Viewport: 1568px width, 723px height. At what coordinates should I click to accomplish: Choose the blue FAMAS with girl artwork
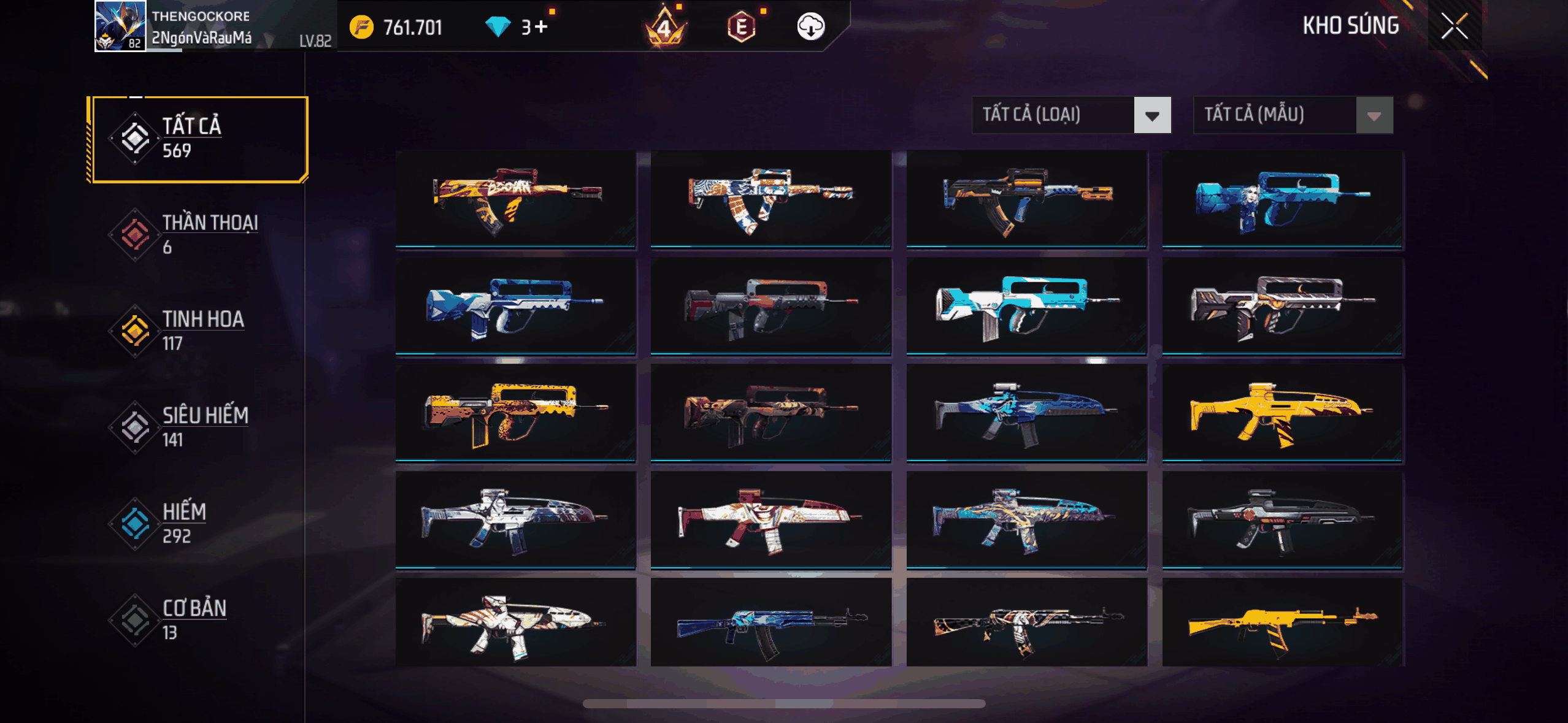point(1283,199)
